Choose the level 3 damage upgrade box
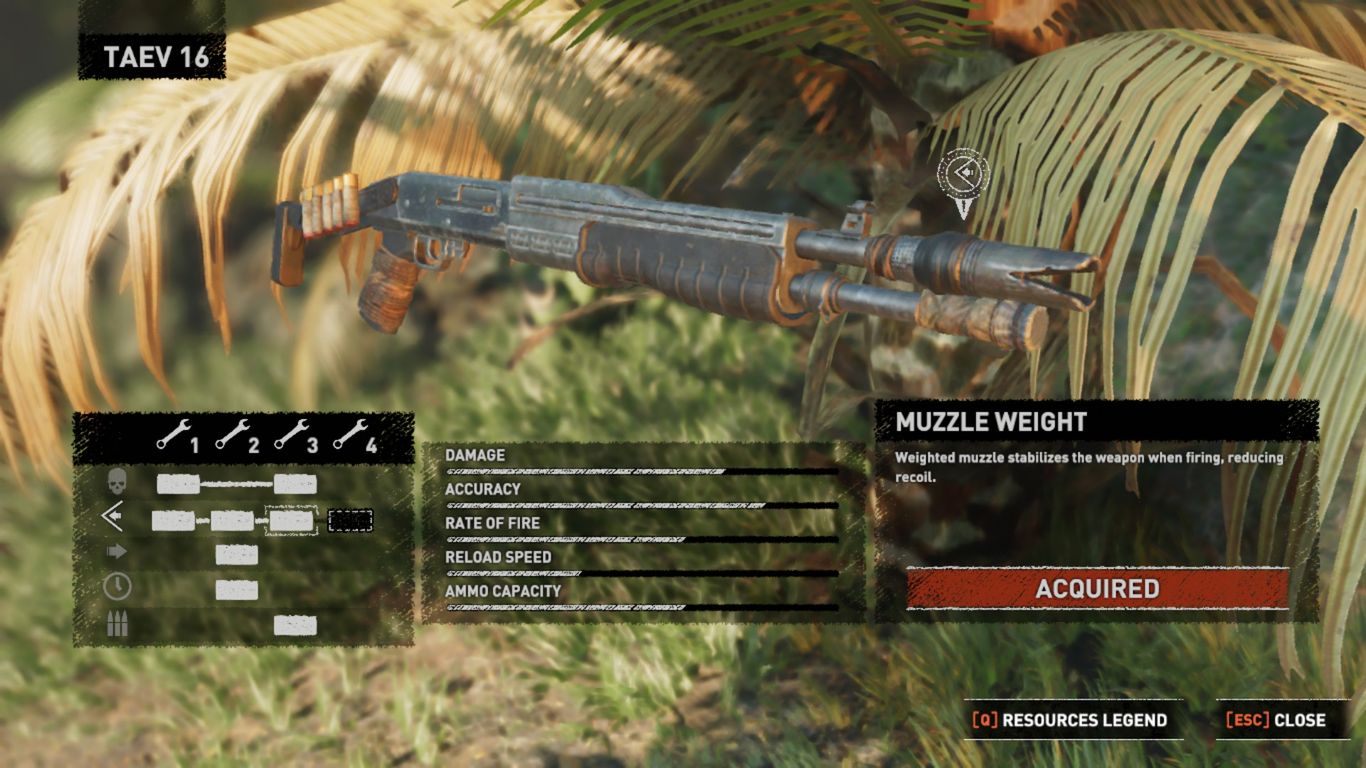Image resolution: width=1366 pixels, height=768 pixels. (295, 485)
